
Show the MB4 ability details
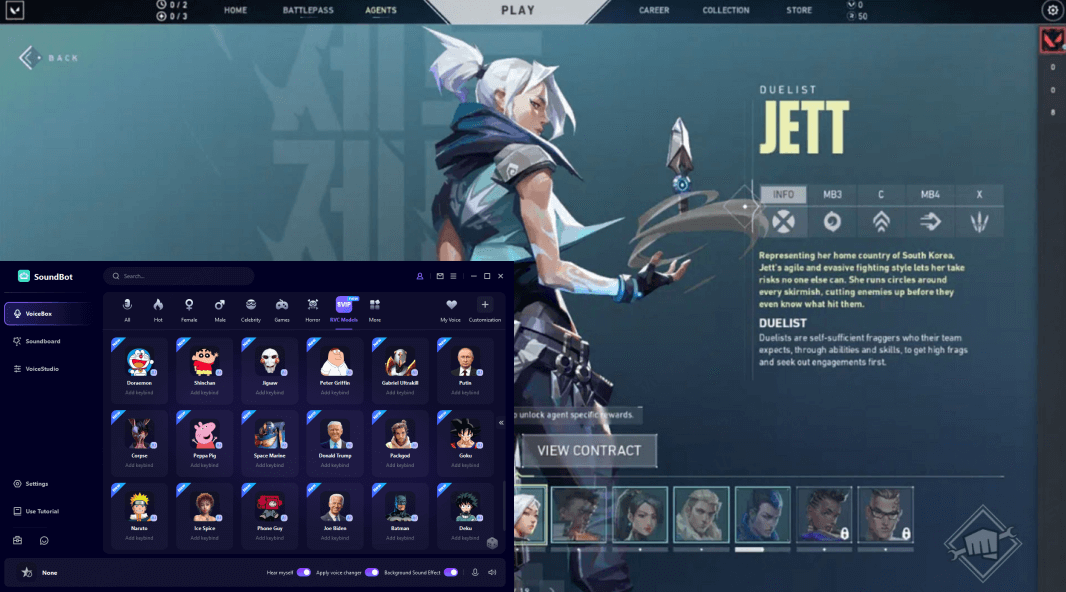(930, 194)
